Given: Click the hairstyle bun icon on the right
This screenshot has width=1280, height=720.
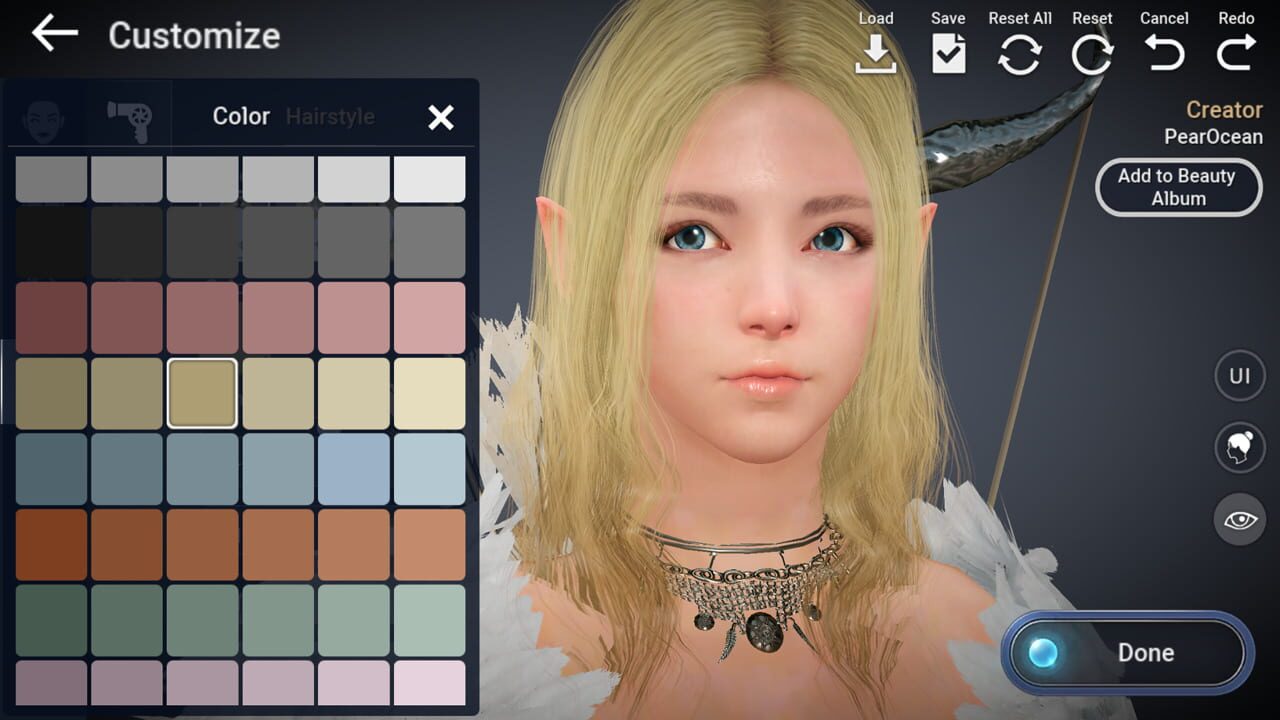Looking at the screenshot, I should pyautogui.click(x=1239, y=446).
